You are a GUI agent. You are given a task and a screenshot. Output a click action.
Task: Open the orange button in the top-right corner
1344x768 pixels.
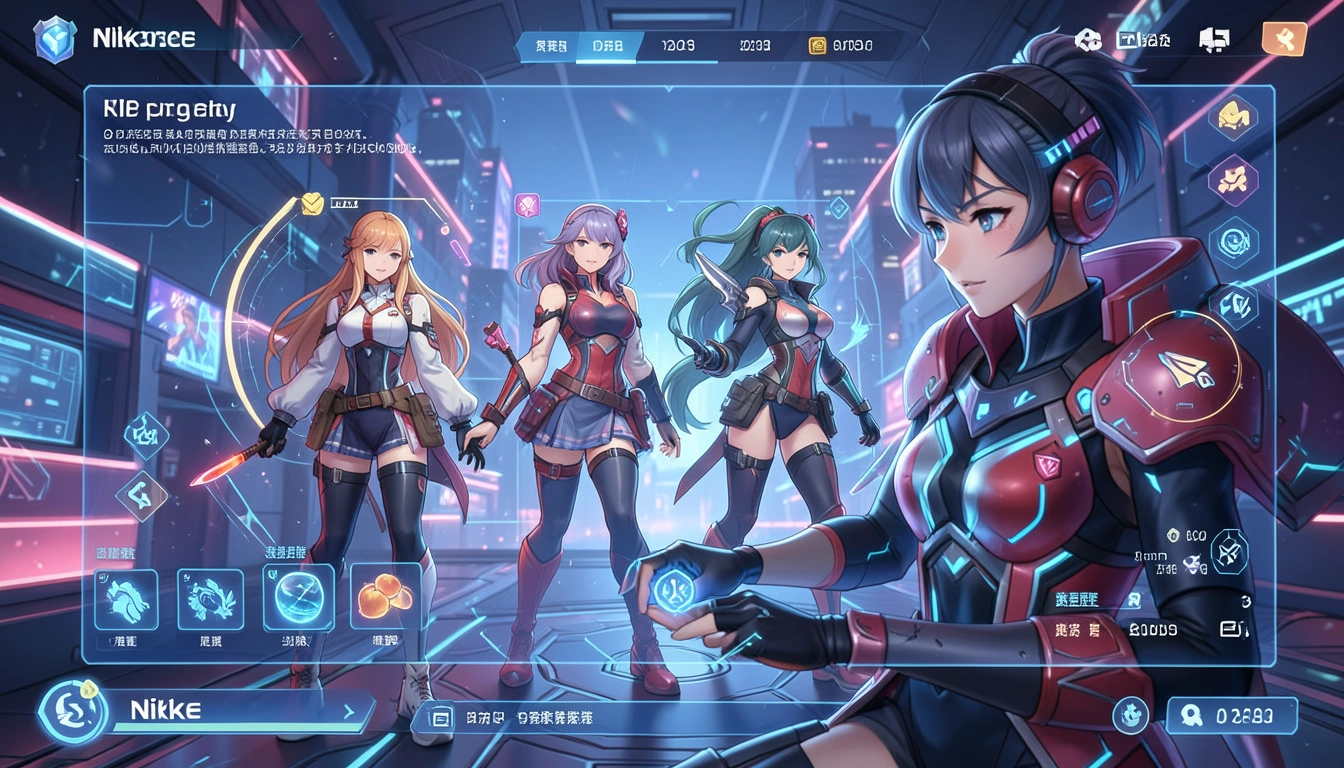(1284, 39)
